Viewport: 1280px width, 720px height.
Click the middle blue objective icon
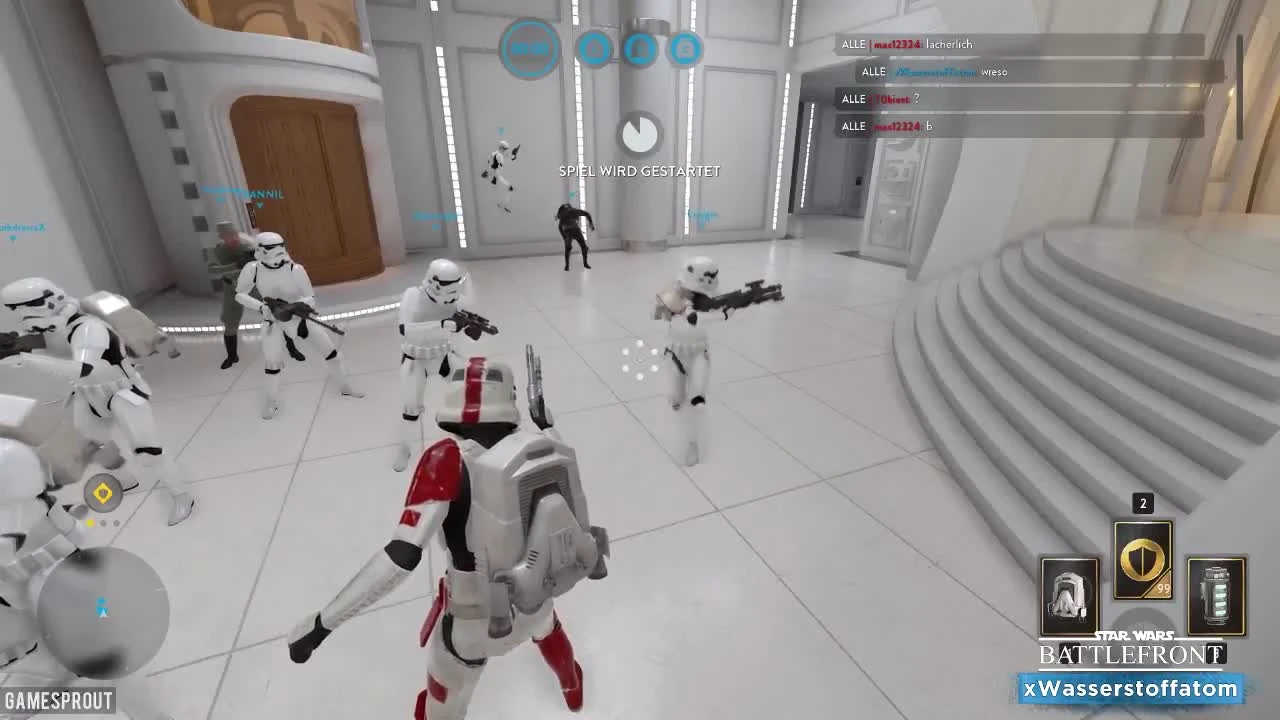pos(641,48)
